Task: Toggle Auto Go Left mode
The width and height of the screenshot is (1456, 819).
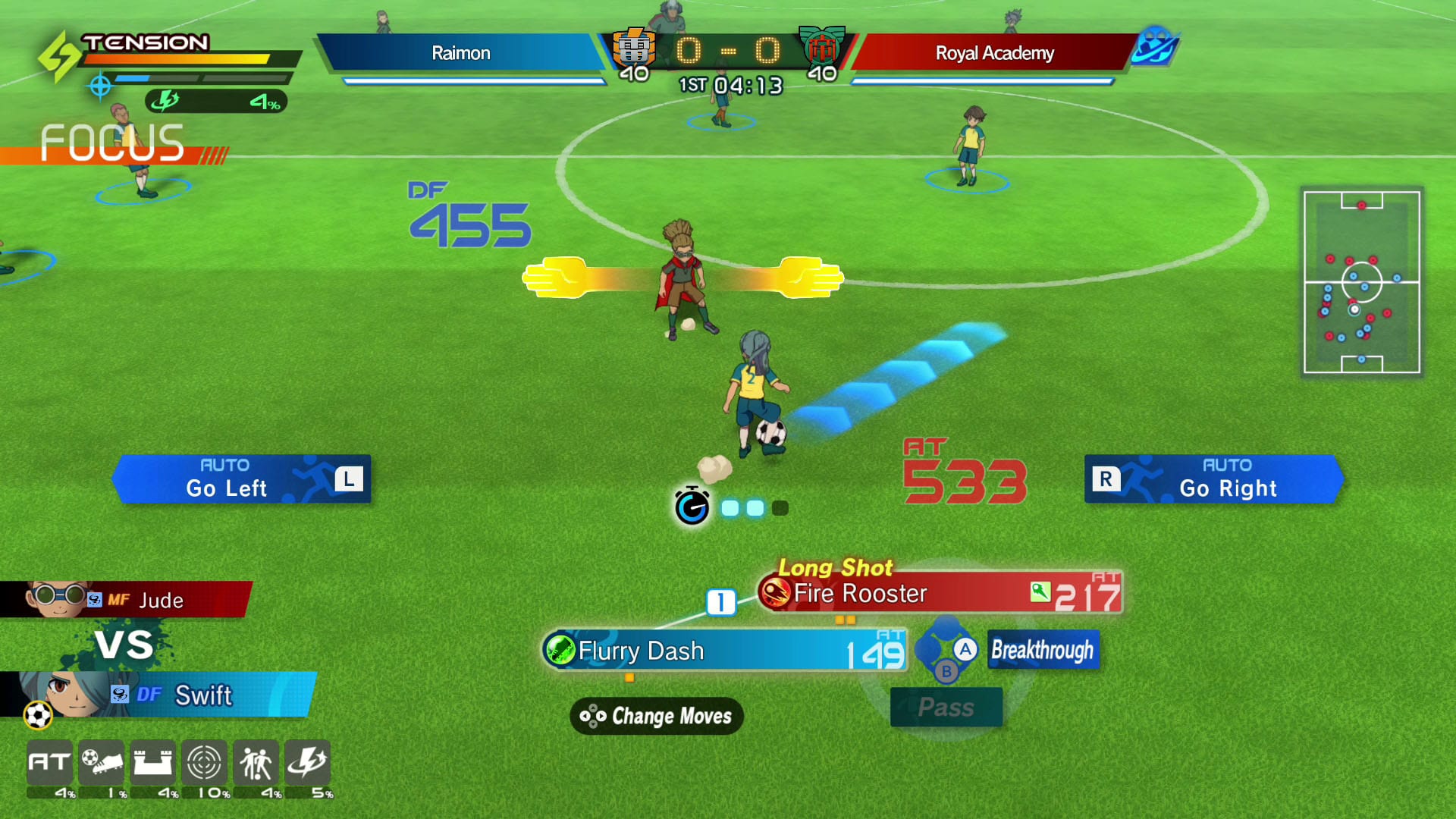Action: click(241, 479)
